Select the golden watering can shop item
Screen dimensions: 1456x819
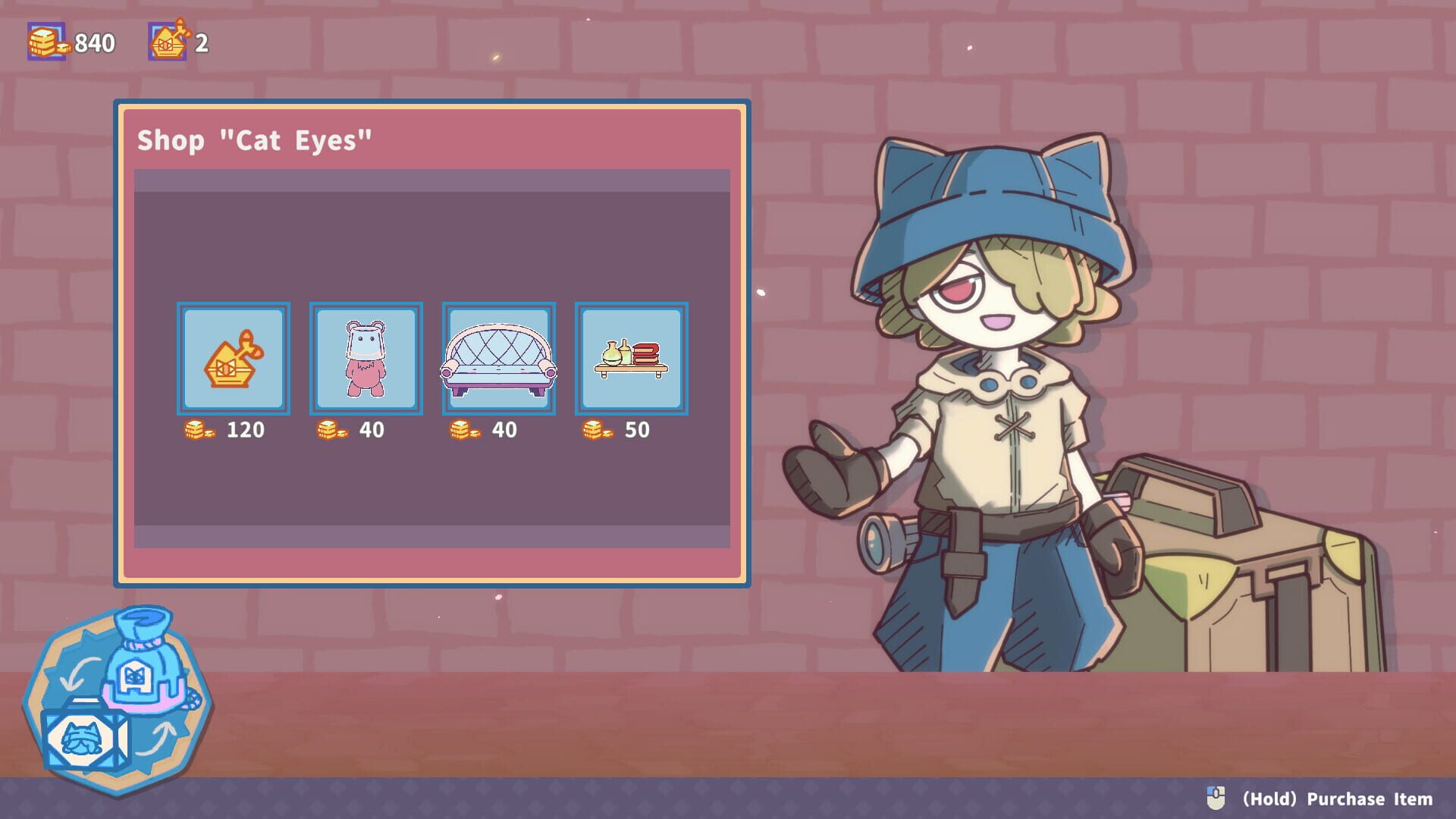pos(233,357)
